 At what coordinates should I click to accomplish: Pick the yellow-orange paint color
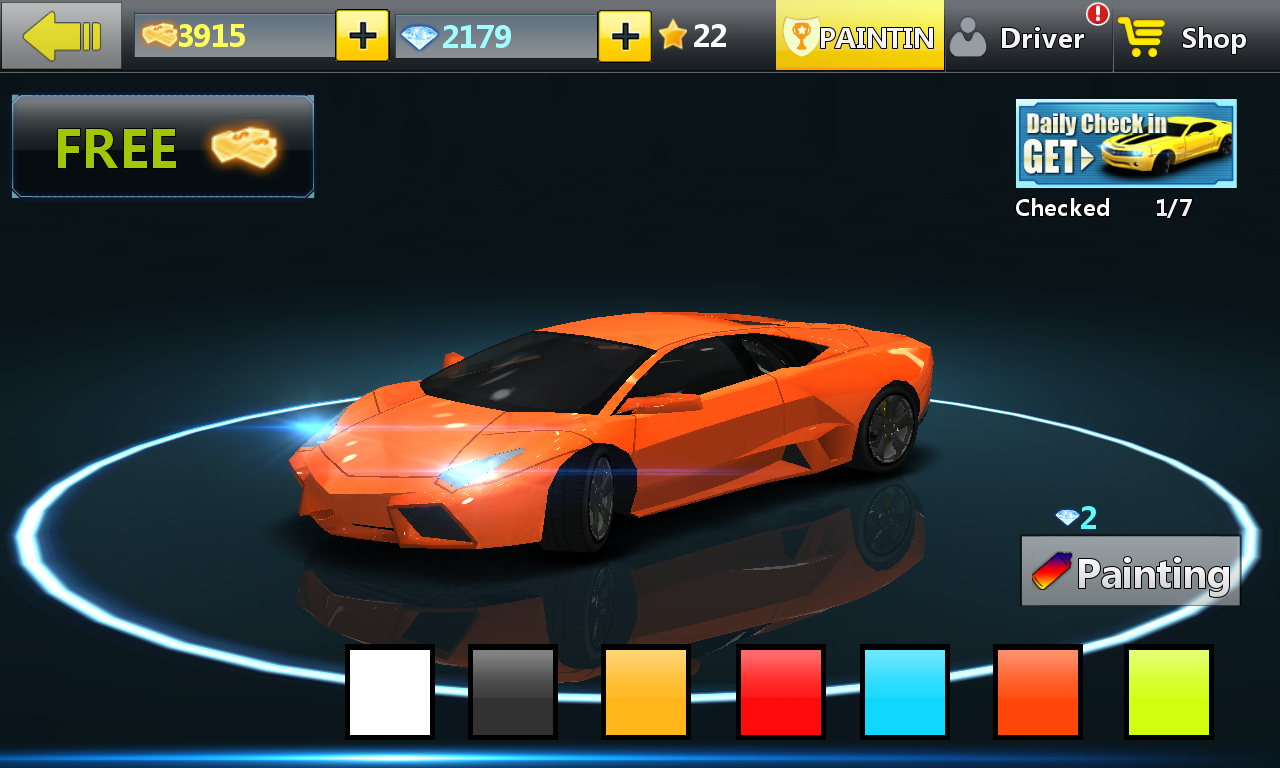646,692
